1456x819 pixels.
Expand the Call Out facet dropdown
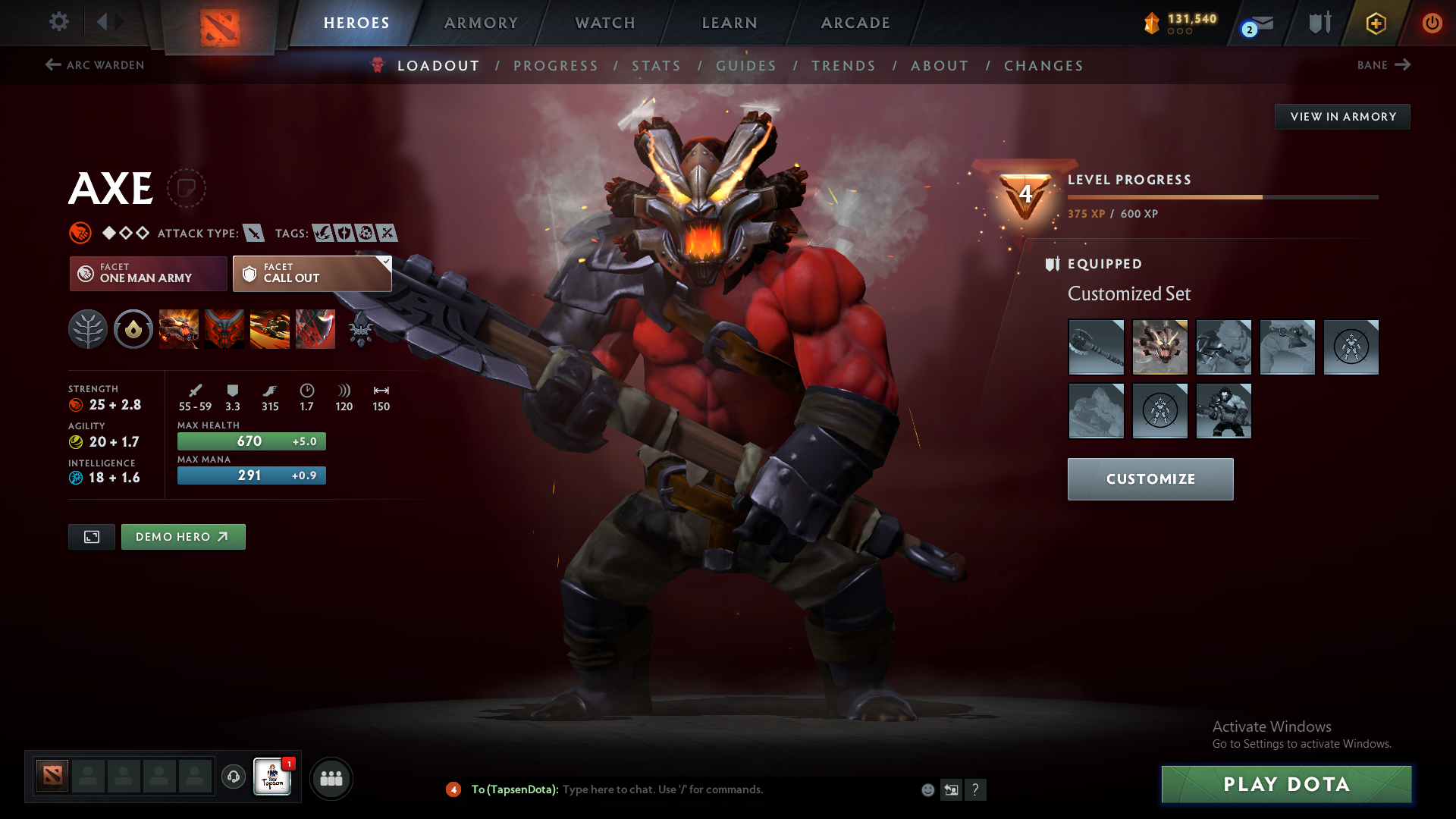[x=385, y=261]
